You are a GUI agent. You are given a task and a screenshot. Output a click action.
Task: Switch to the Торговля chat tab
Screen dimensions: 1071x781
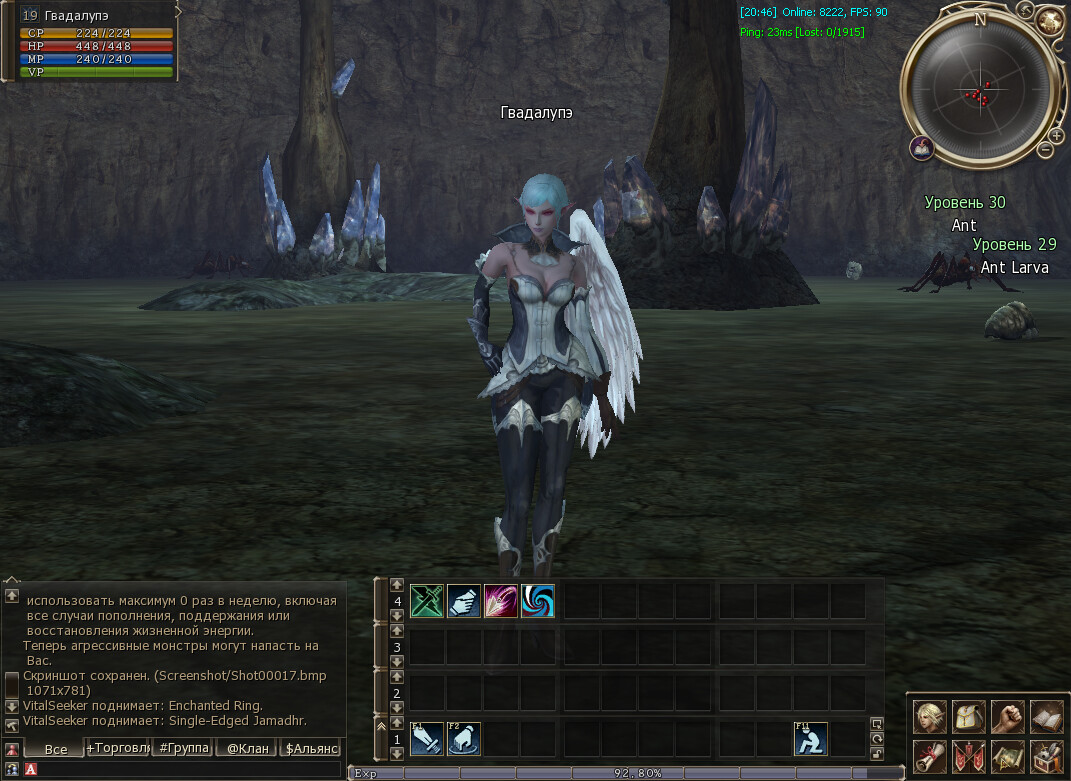(x=119, y=748)
